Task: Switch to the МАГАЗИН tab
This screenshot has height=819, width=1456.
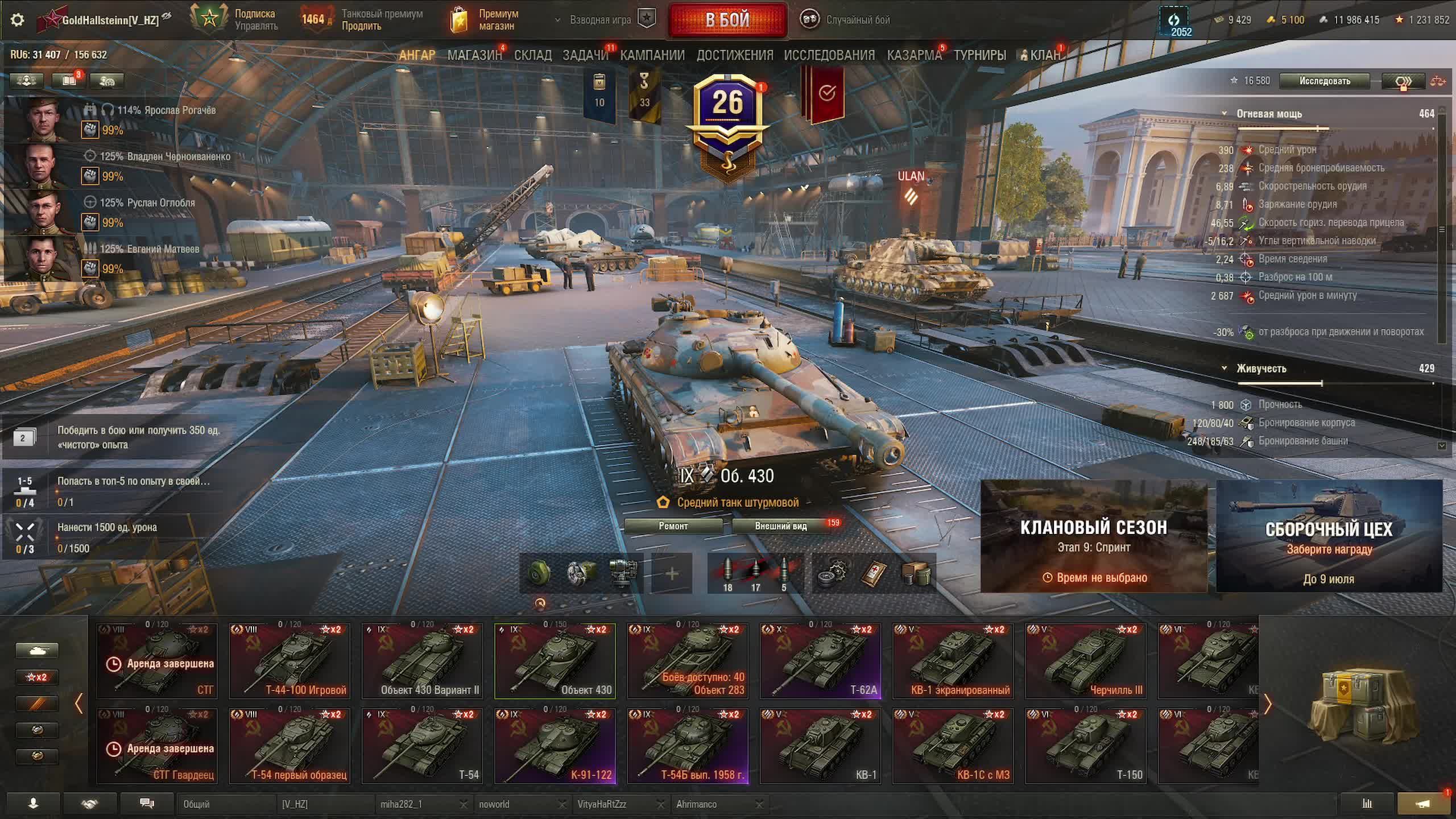Action: click(474, 55)
